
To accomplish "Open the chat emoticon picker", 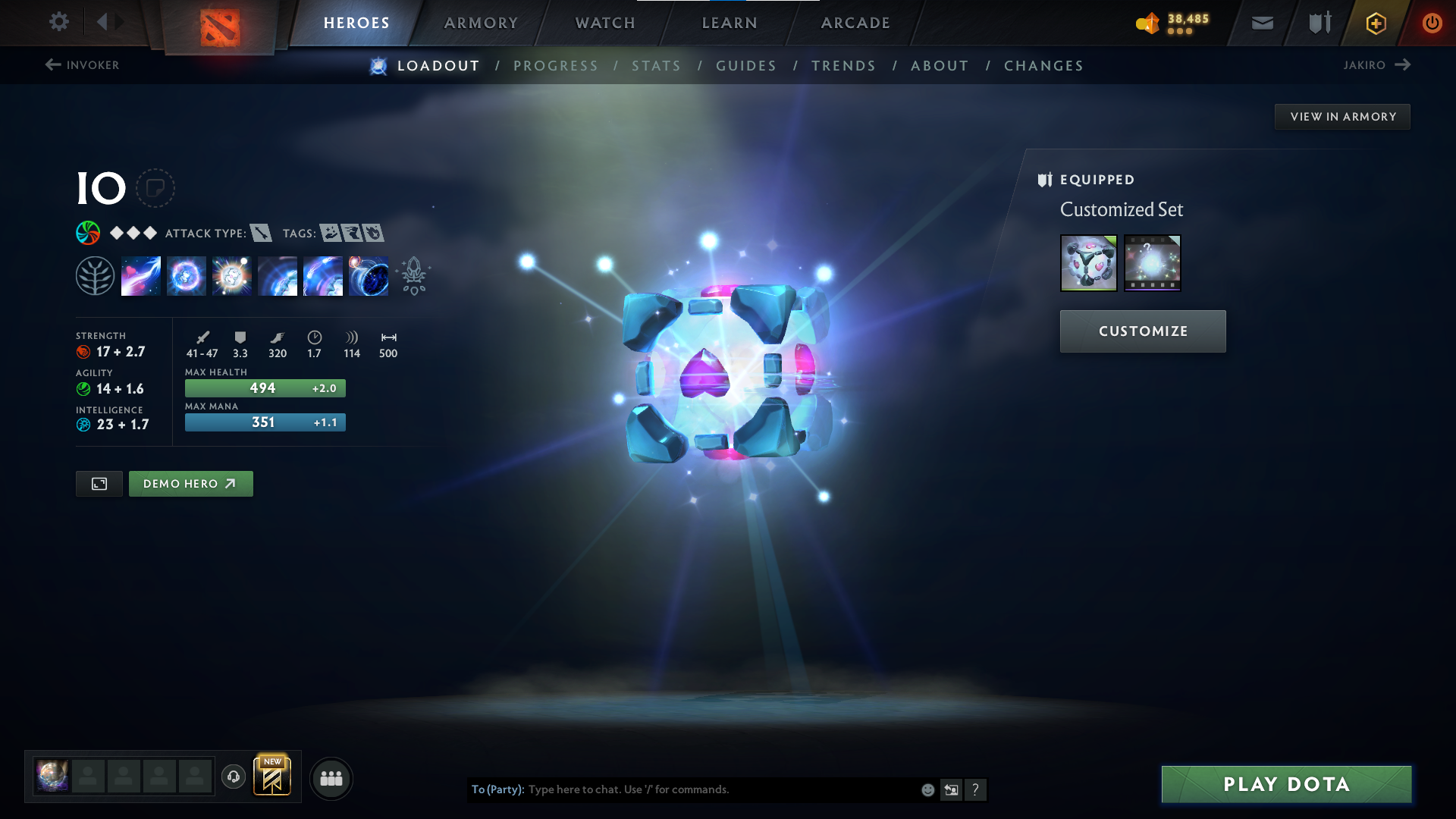I will pyautogui.click(x=927, y=789).
